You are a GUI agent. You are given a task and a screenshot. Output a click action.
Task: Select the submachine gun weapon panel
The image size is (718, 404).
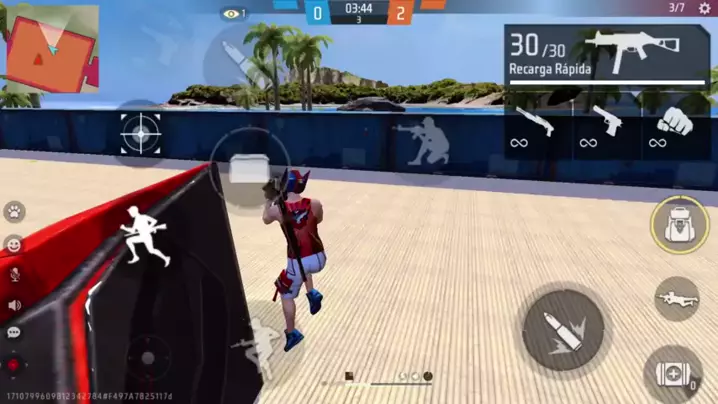(608, 53)
